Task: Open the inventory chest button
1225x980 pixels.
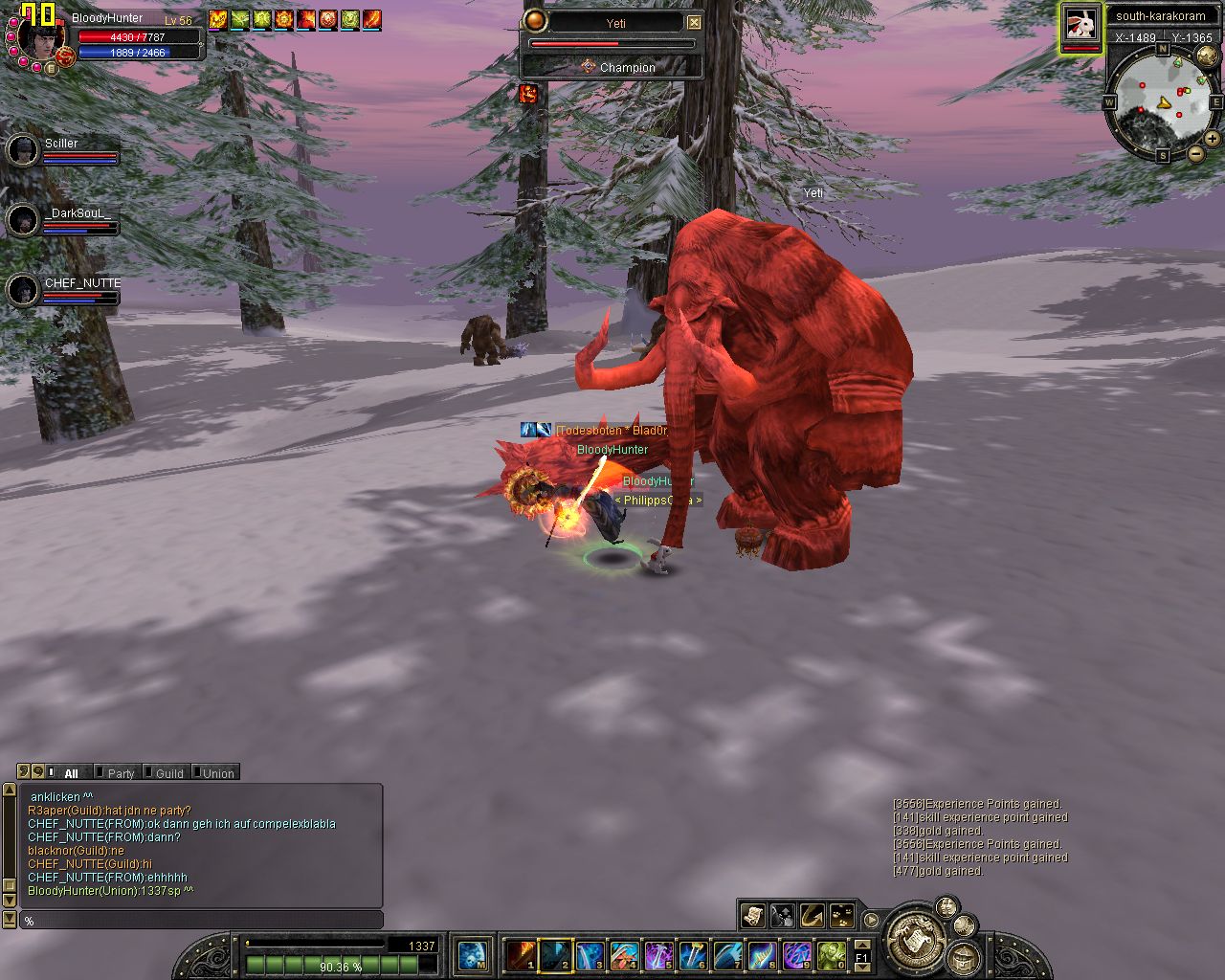Action: point(963,957)
